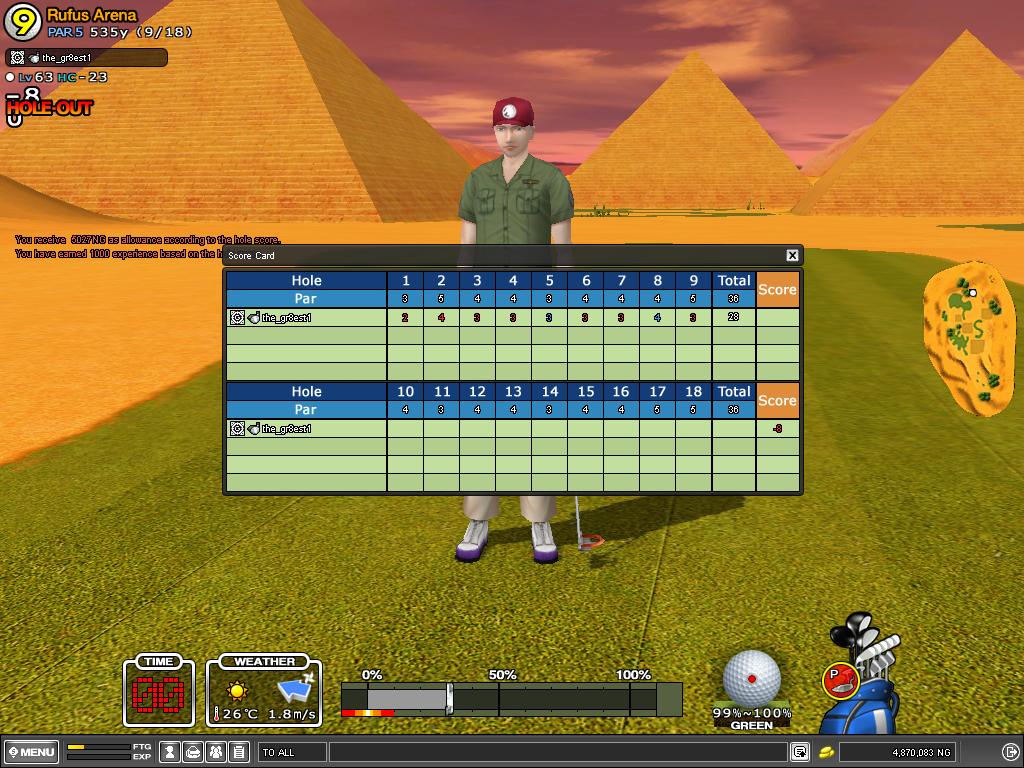Screen dimensions: 1024x768
Task: Click the shot power gauge
Action: (511, 698)
